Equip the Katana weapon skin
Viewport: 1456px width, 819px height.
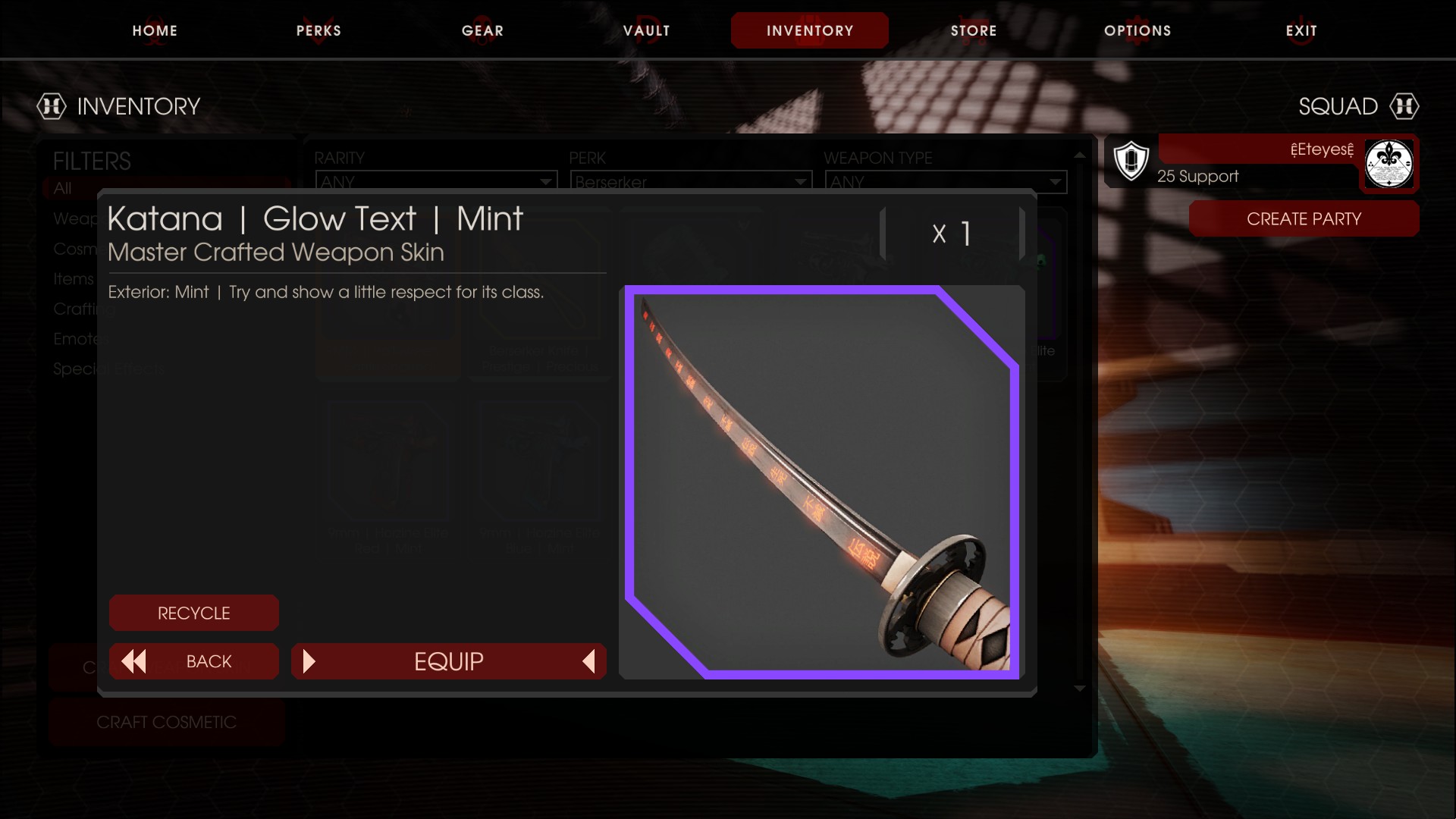(x=448, y=661)
